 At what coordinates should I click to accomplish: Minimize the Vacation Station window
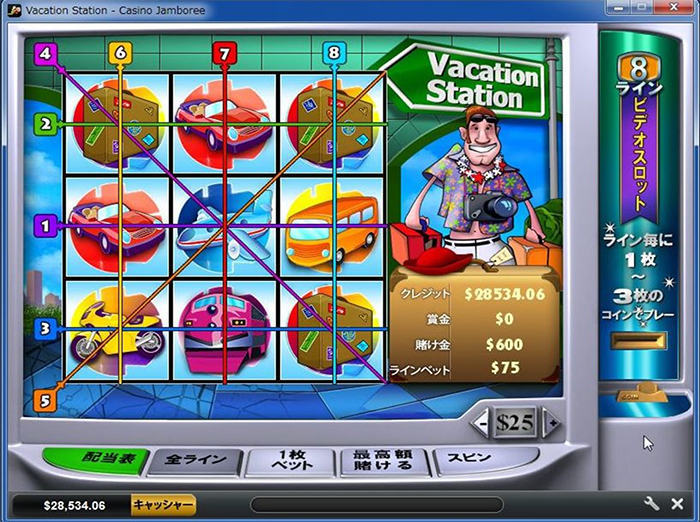[621, 9]
